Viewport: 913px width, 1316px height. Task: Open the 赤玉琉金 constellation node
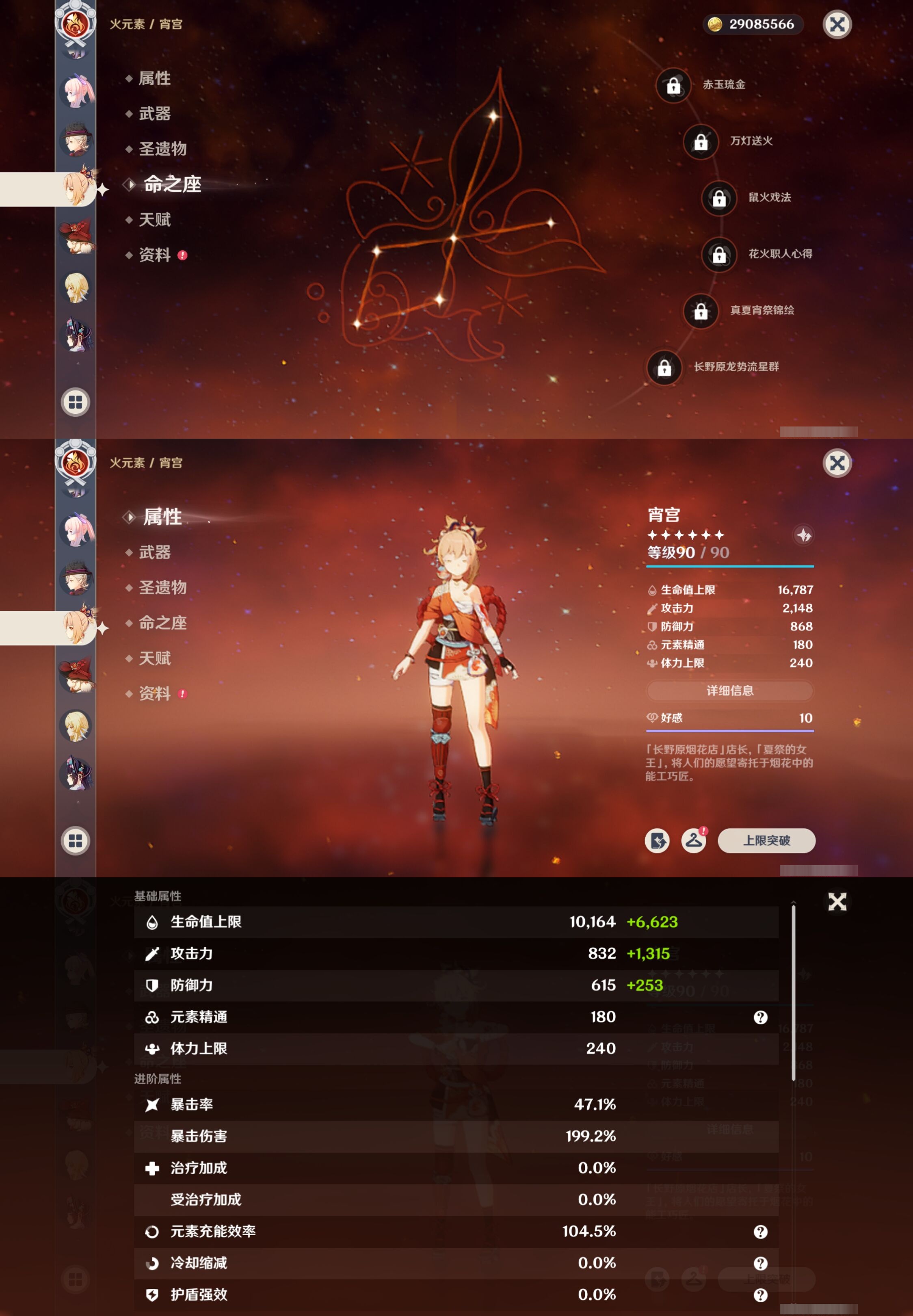[673, 85]
